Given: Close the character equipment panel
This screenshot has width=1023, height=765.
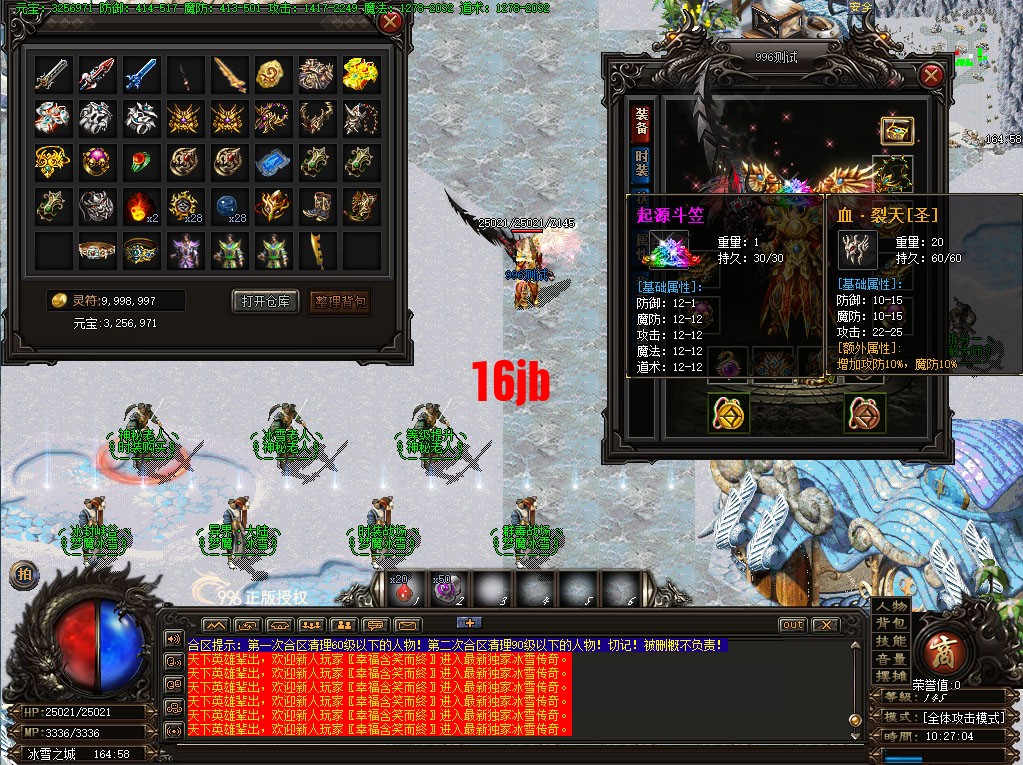Looking at the screenshot, I should [931, 75].
